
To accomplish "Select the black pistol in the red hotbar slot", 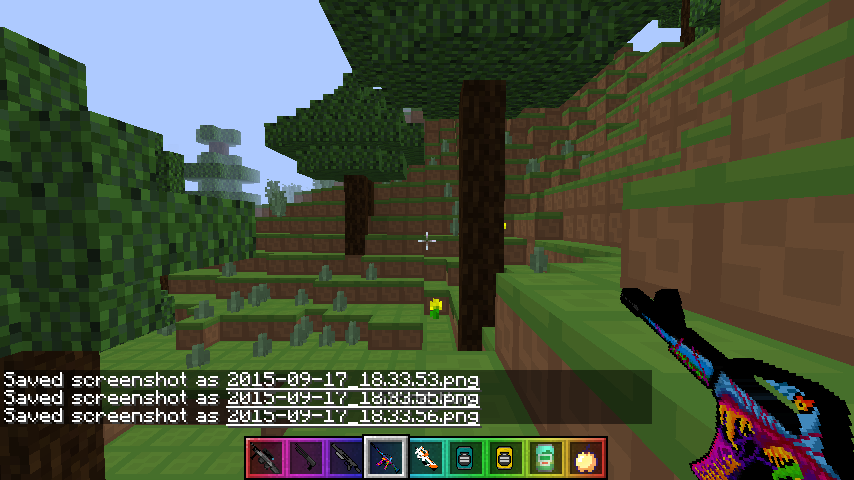I will (x=265, y=458).
